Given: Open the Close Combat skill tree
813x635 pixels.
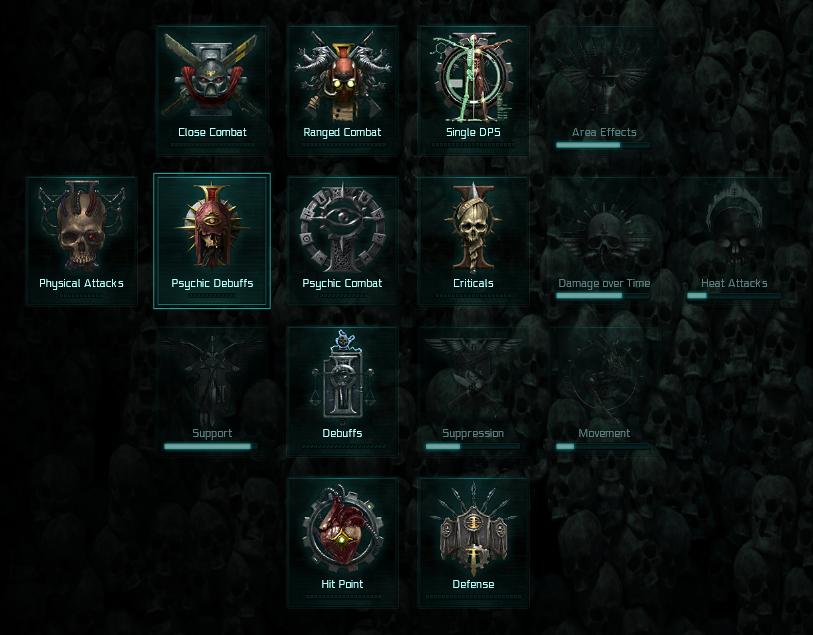Looking at the screenshot, I should click(x=212, y=90).
